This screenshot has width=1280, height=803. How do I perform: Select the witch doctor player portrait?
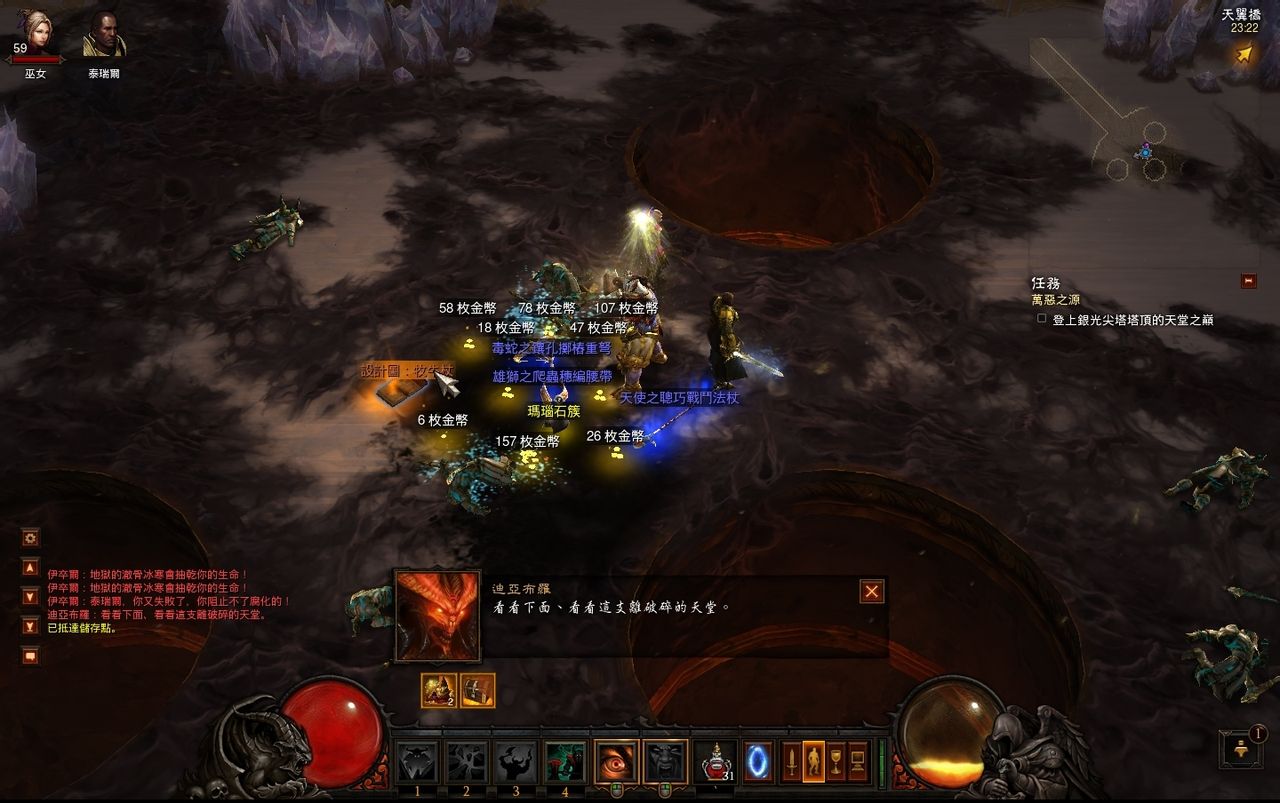pos(35,33)
